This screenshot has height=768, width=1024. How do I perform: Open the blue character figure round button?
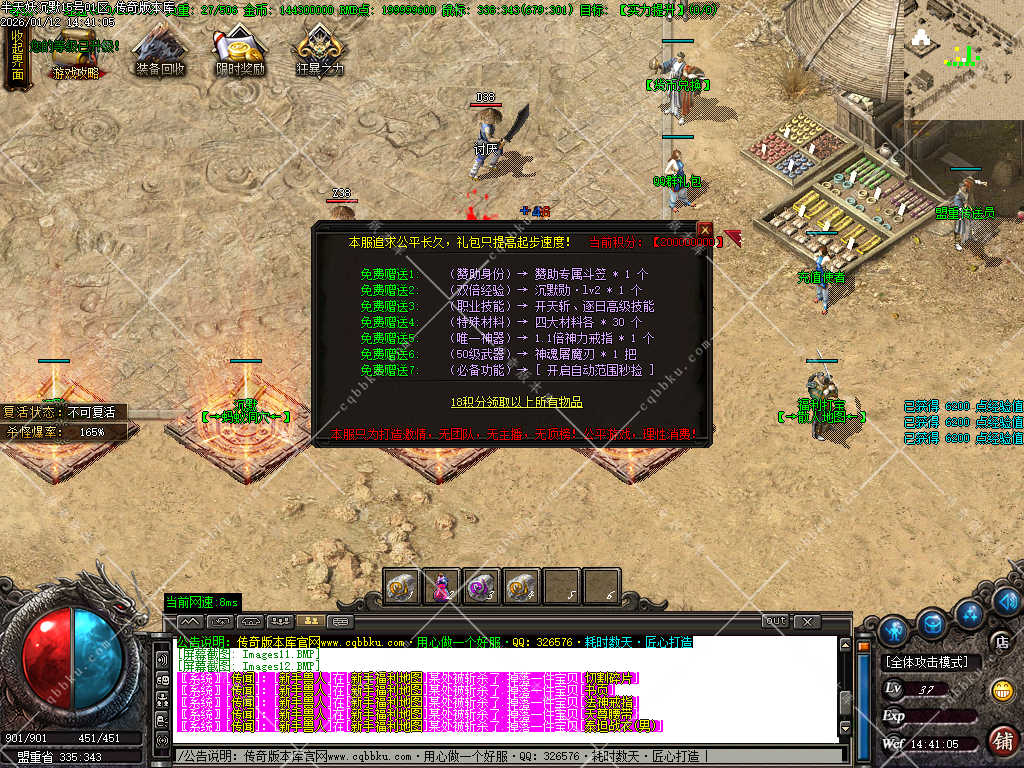click(x=895, y=629)
